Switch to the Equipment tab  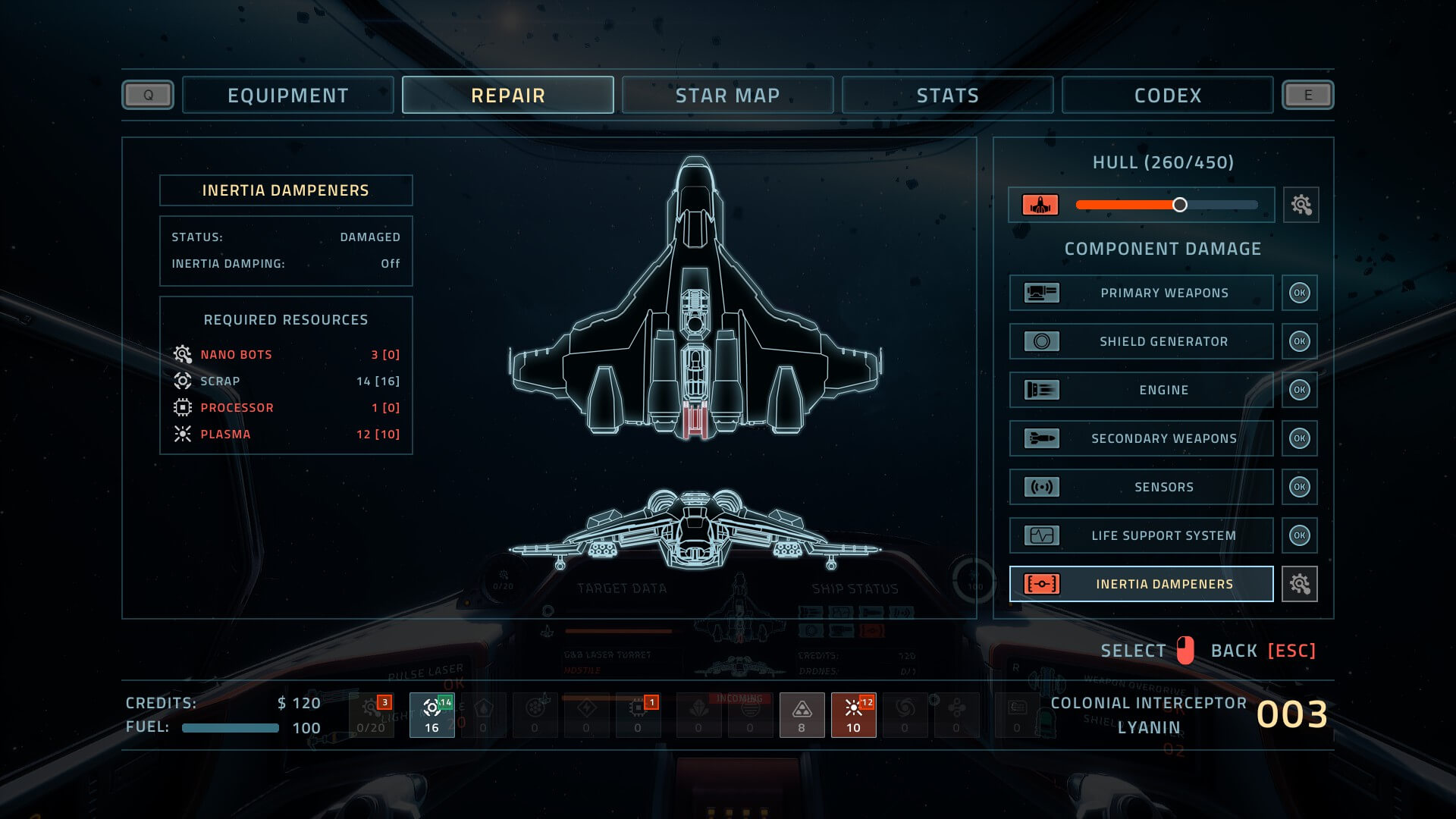[288, 95]
